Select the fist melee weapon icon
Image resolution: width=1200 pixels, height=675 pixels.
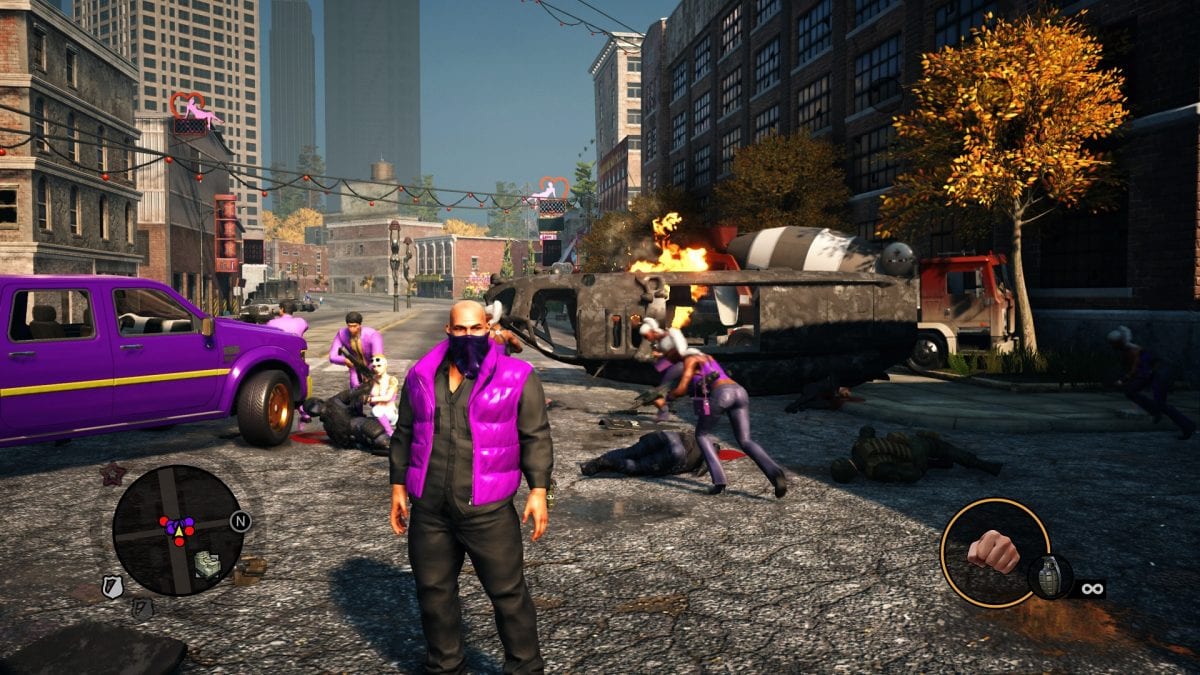pos(993,551)
